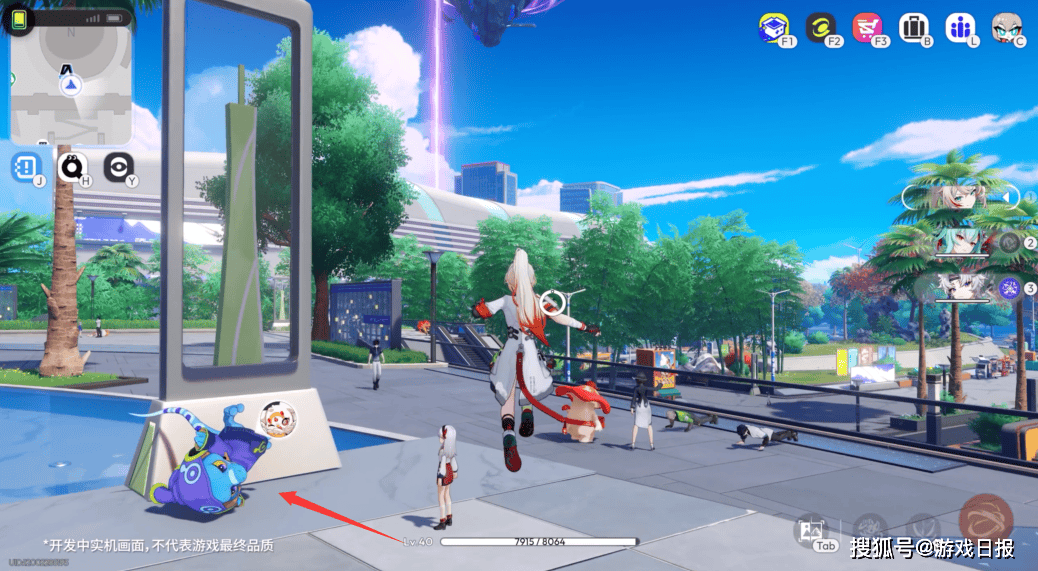
Task: Toggle the eye view icon
Action: pyautogui.click(x=119, y=167)
